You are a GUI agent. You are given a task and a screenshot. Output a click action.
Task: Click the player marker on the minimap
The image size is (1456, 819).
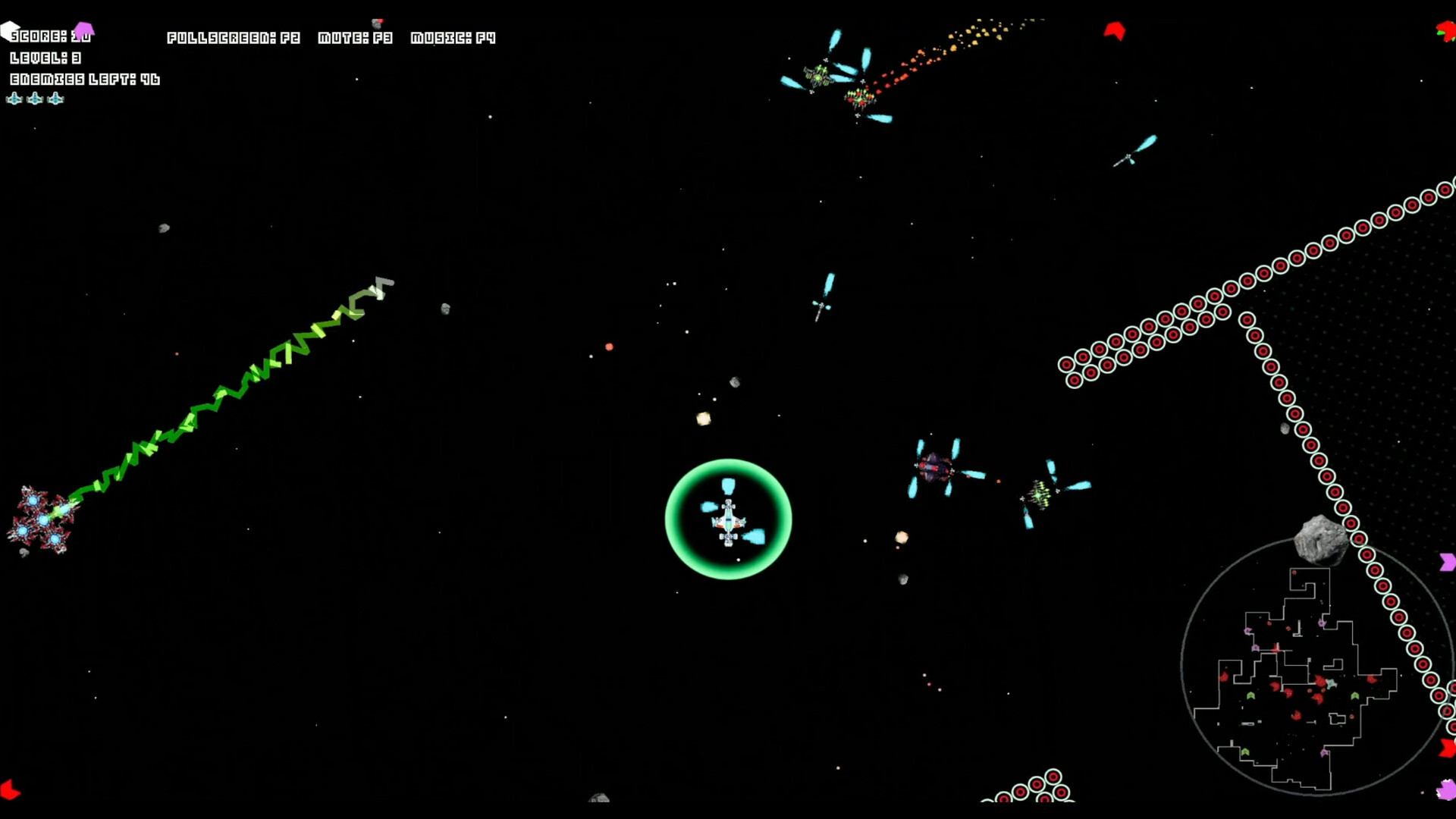[x=1331, y=683]
